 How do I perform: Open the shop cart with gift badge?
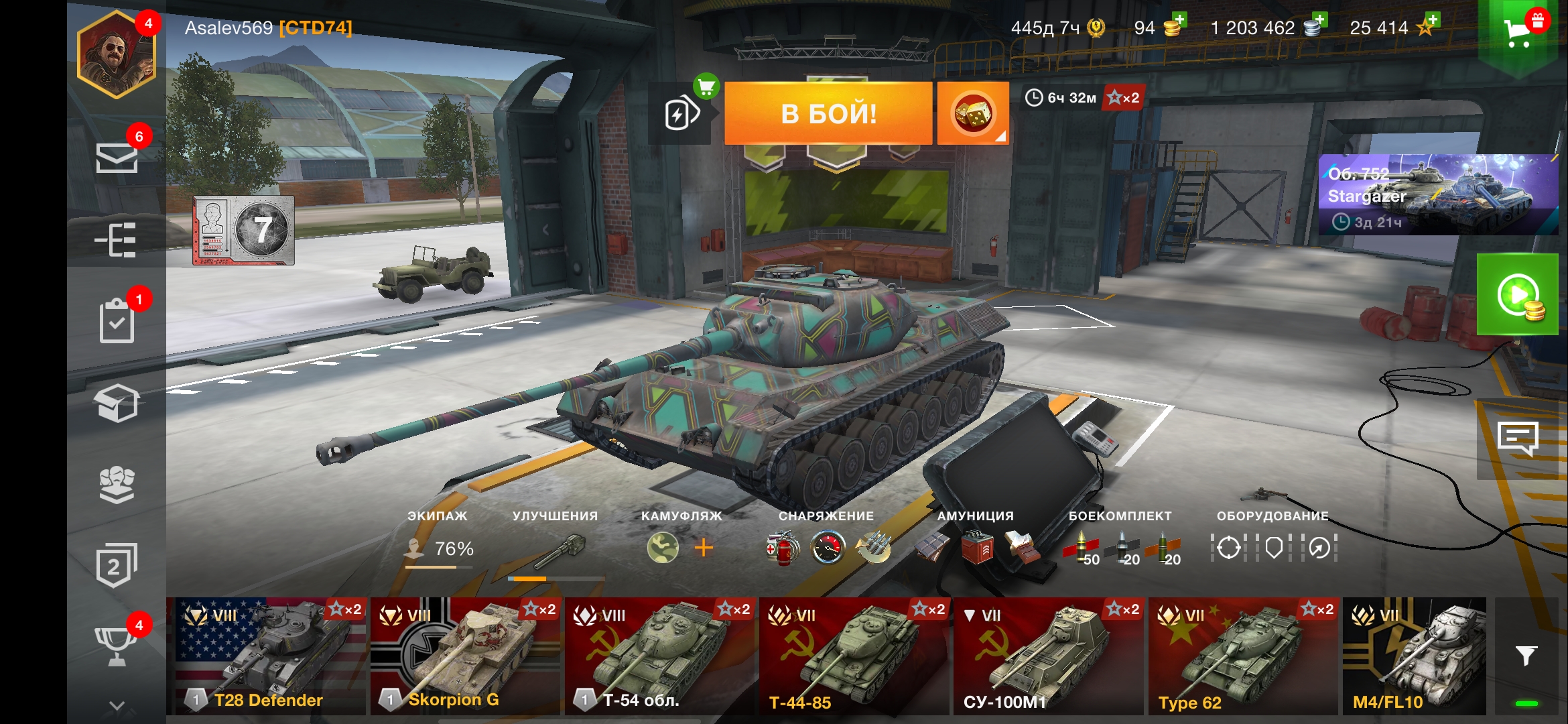click(1519, 32)
